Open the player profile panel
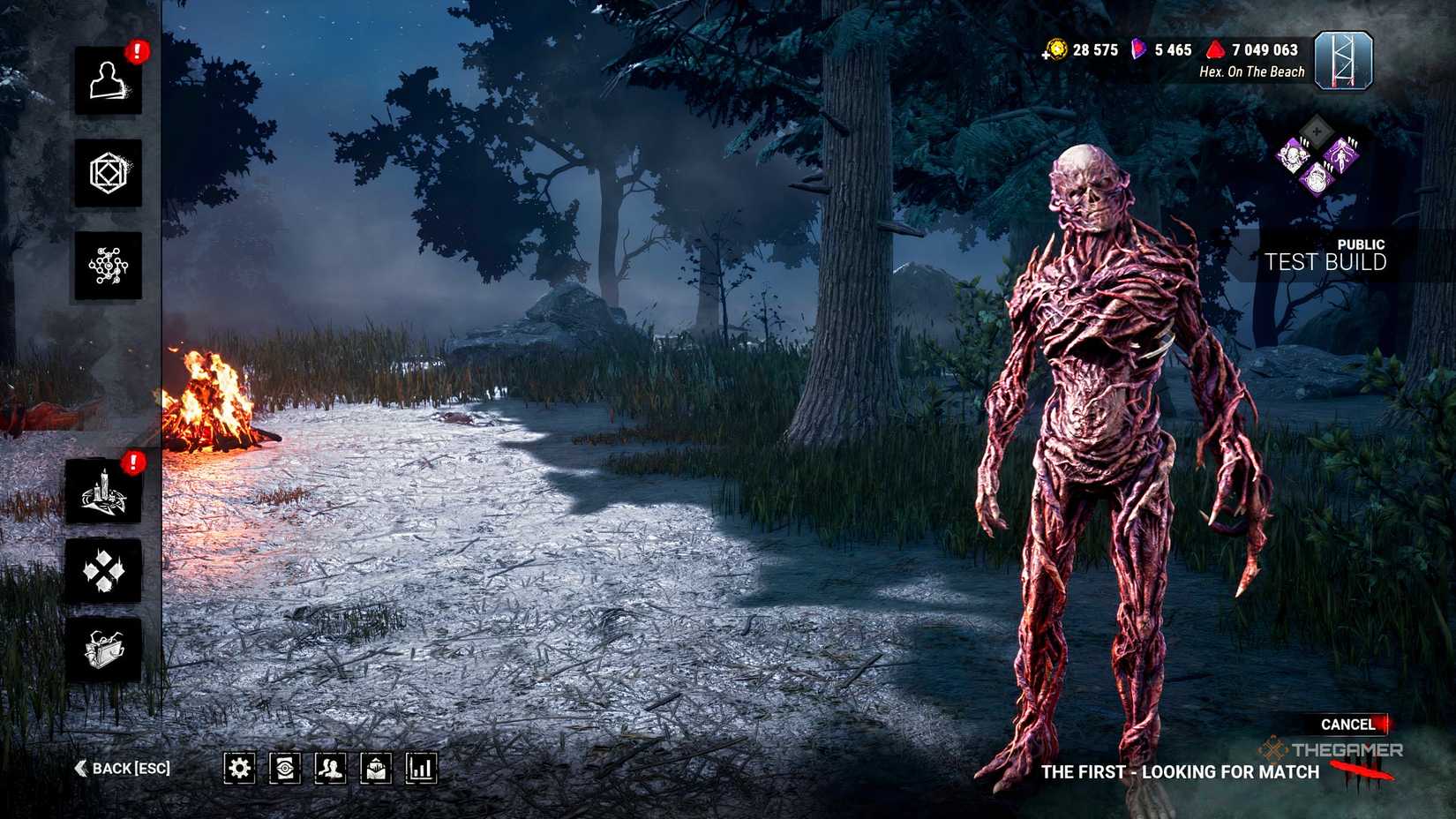 point(109,86)
